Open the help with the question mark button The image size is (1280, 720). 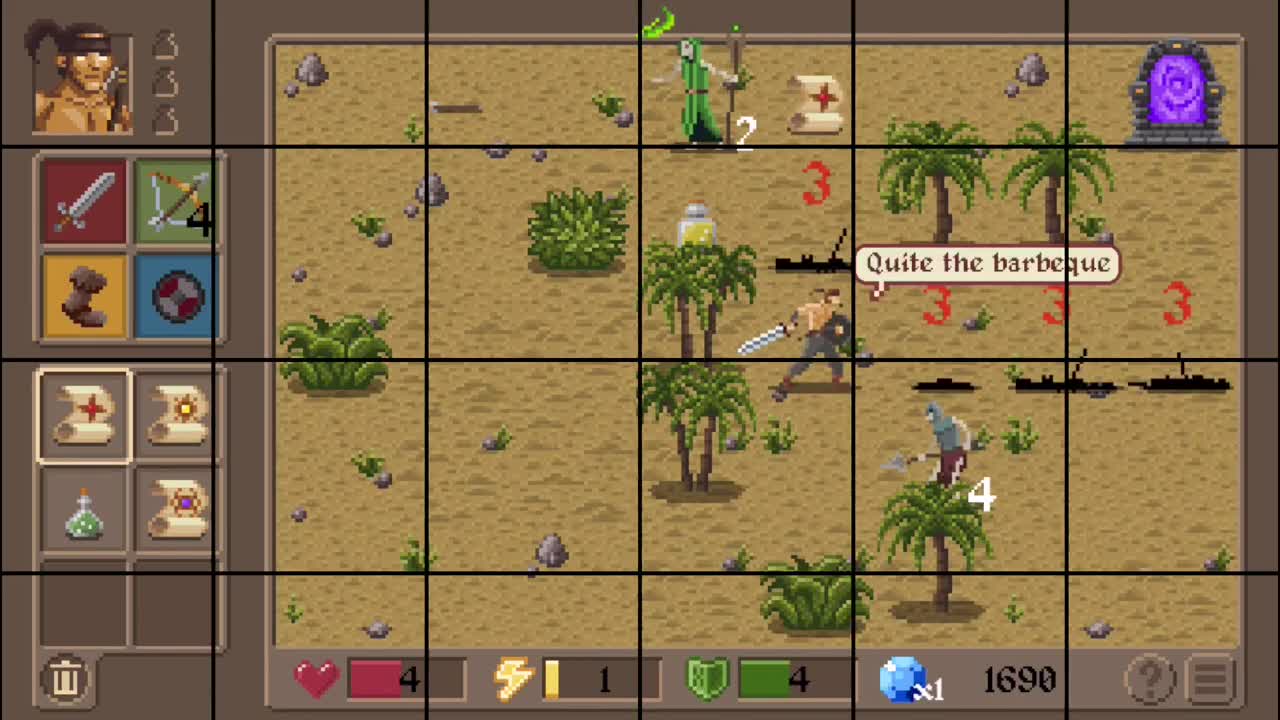pos(1151,678)
